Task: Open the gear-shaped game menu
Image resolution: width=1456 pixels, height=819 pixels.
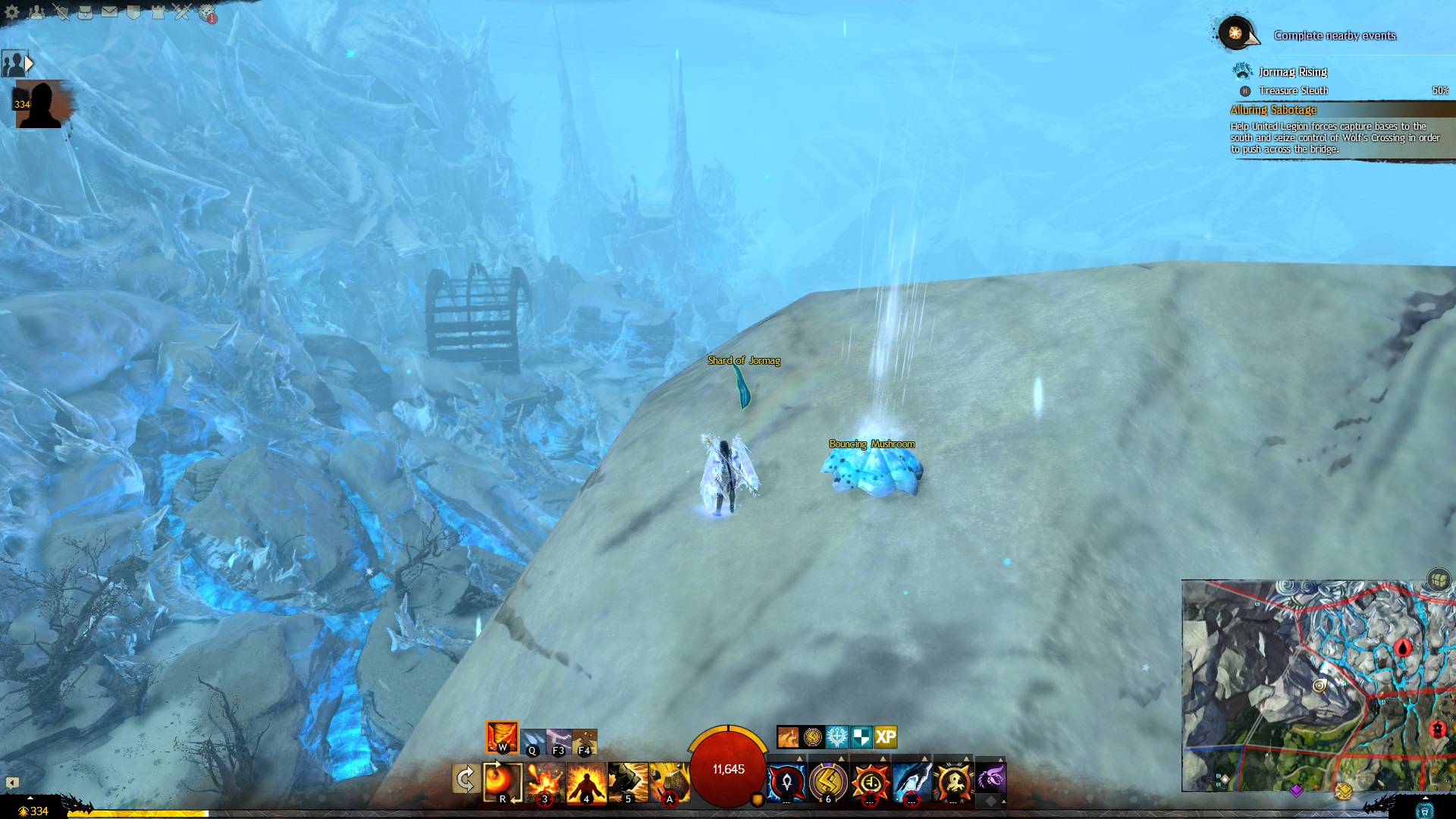Action: tap(11, 11)
